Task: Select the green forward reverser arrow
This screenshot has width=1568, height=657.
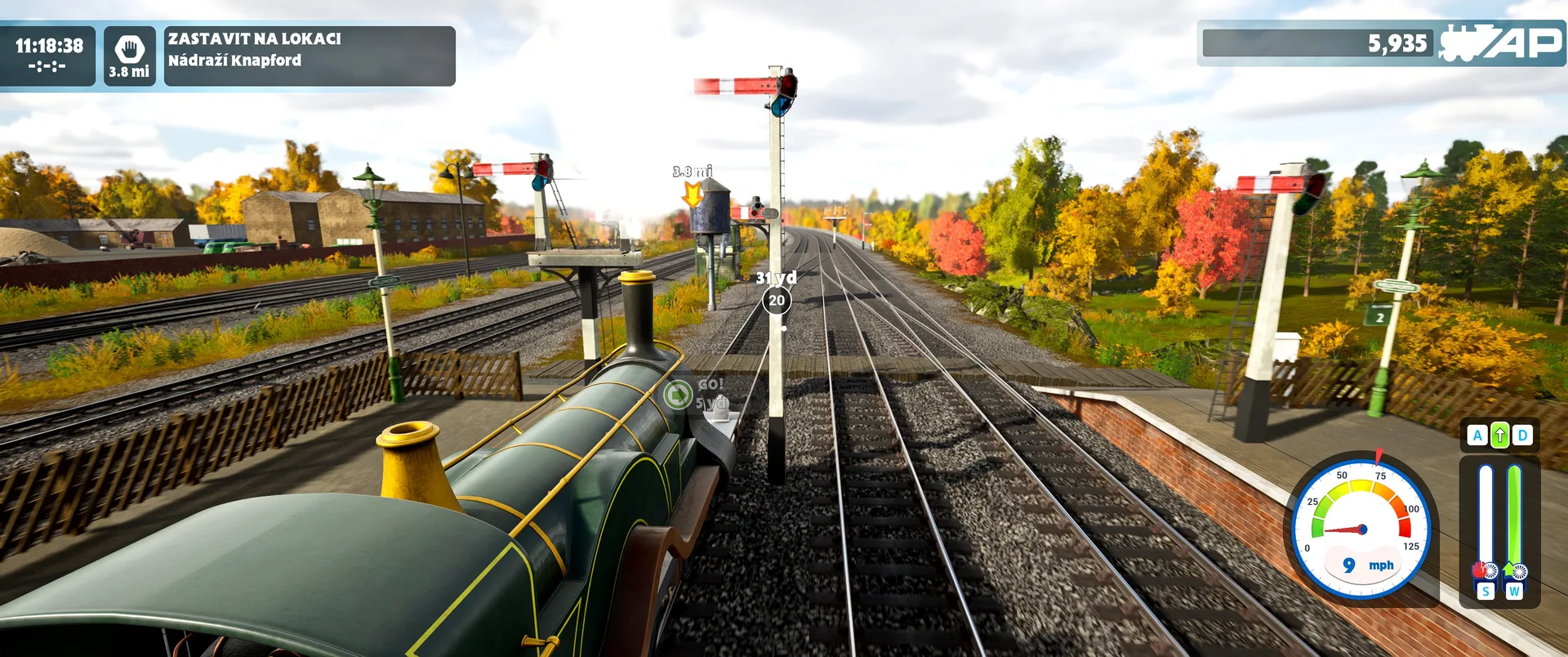Action: [1499, 436]
